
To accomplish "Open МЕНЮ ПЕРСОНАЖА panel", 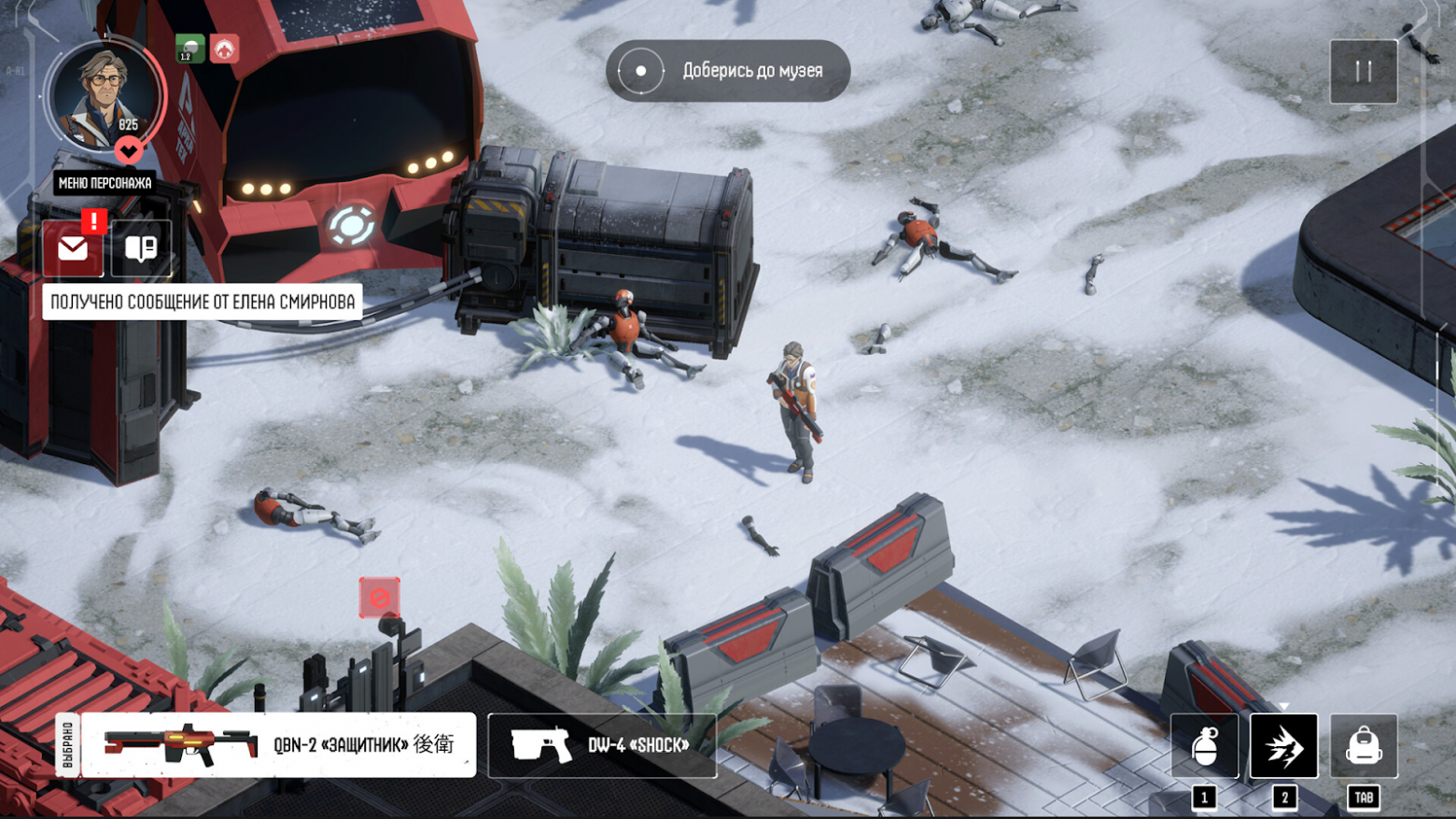I will (104, 183).
